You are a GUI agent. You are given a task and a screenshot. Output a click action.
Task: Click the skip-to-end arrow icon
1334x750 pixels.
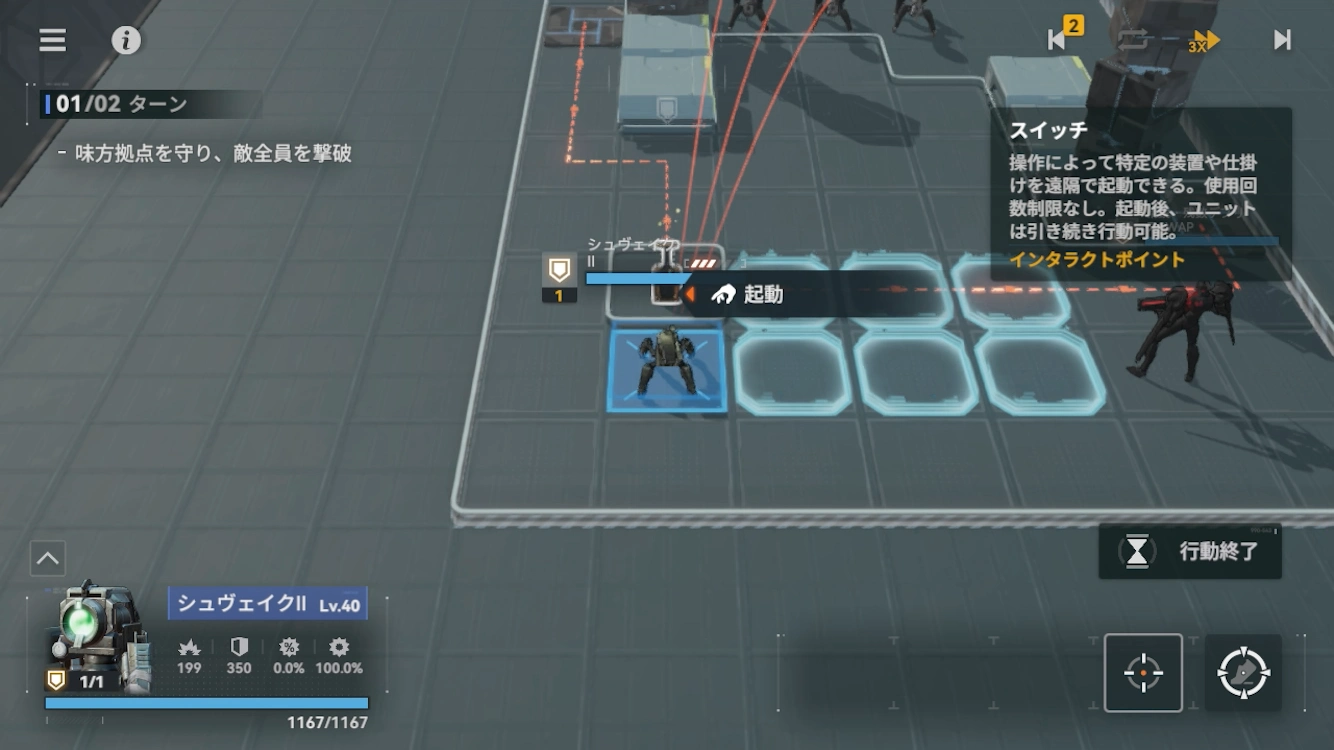(1283, 41)
